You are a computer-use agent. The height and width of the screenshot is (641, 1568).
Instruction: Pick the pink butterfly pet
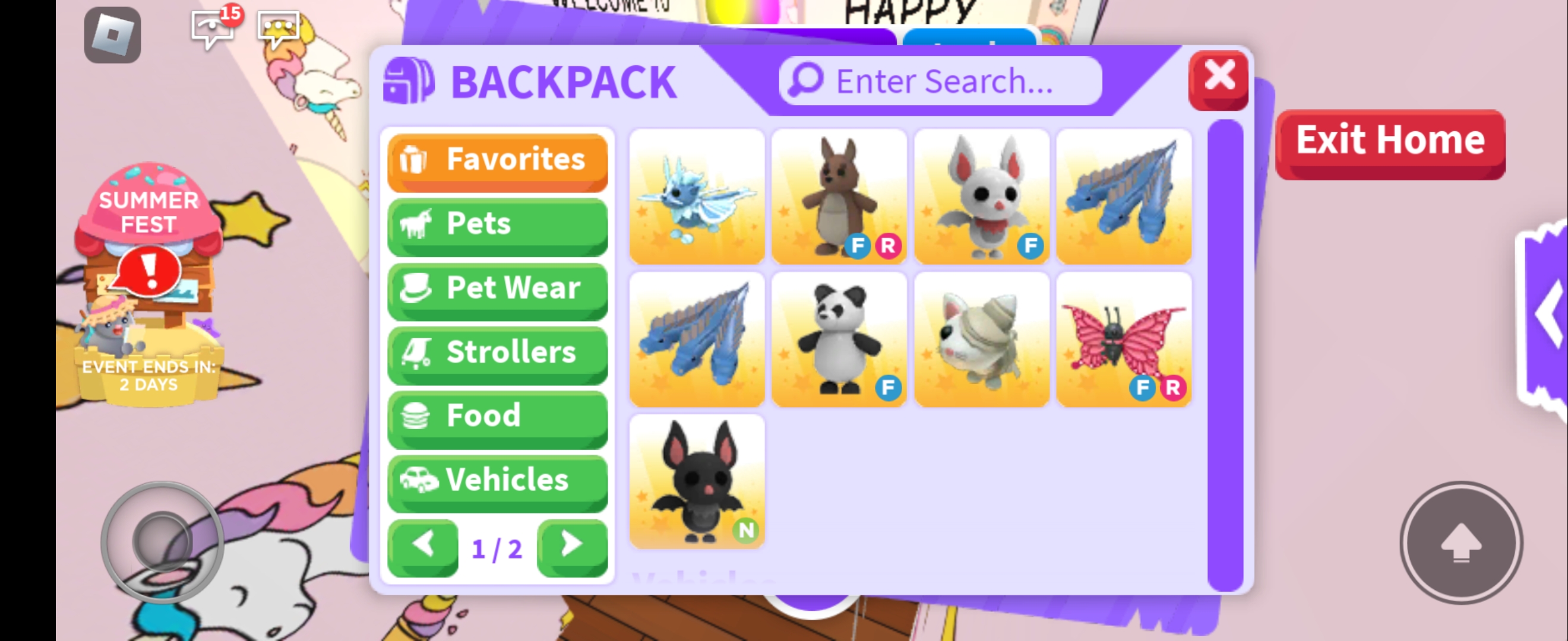pyautogui.click(x=1124, y=339)
